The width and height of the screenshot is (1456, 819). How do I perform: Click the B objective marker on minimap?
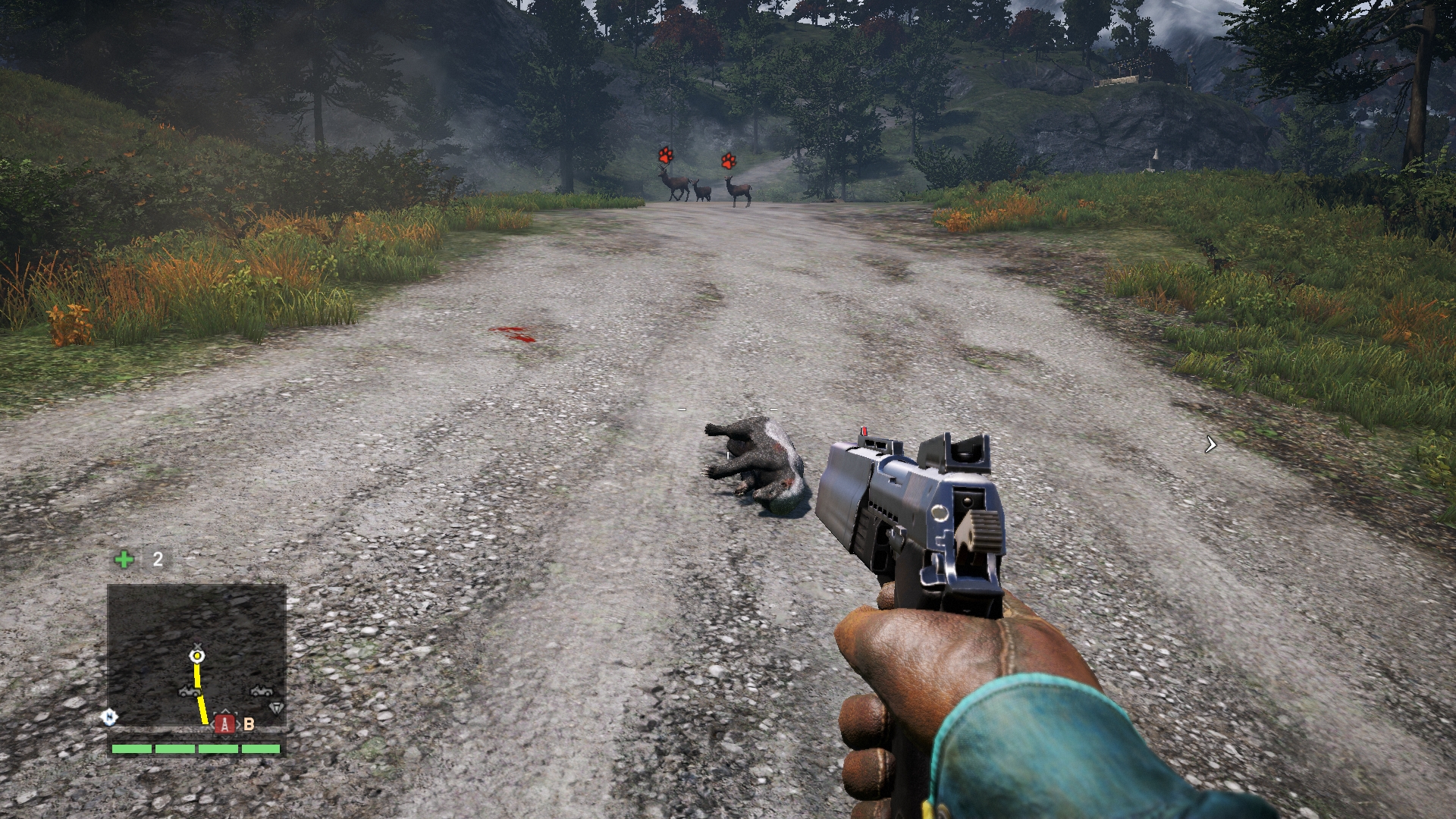point(249,724)
